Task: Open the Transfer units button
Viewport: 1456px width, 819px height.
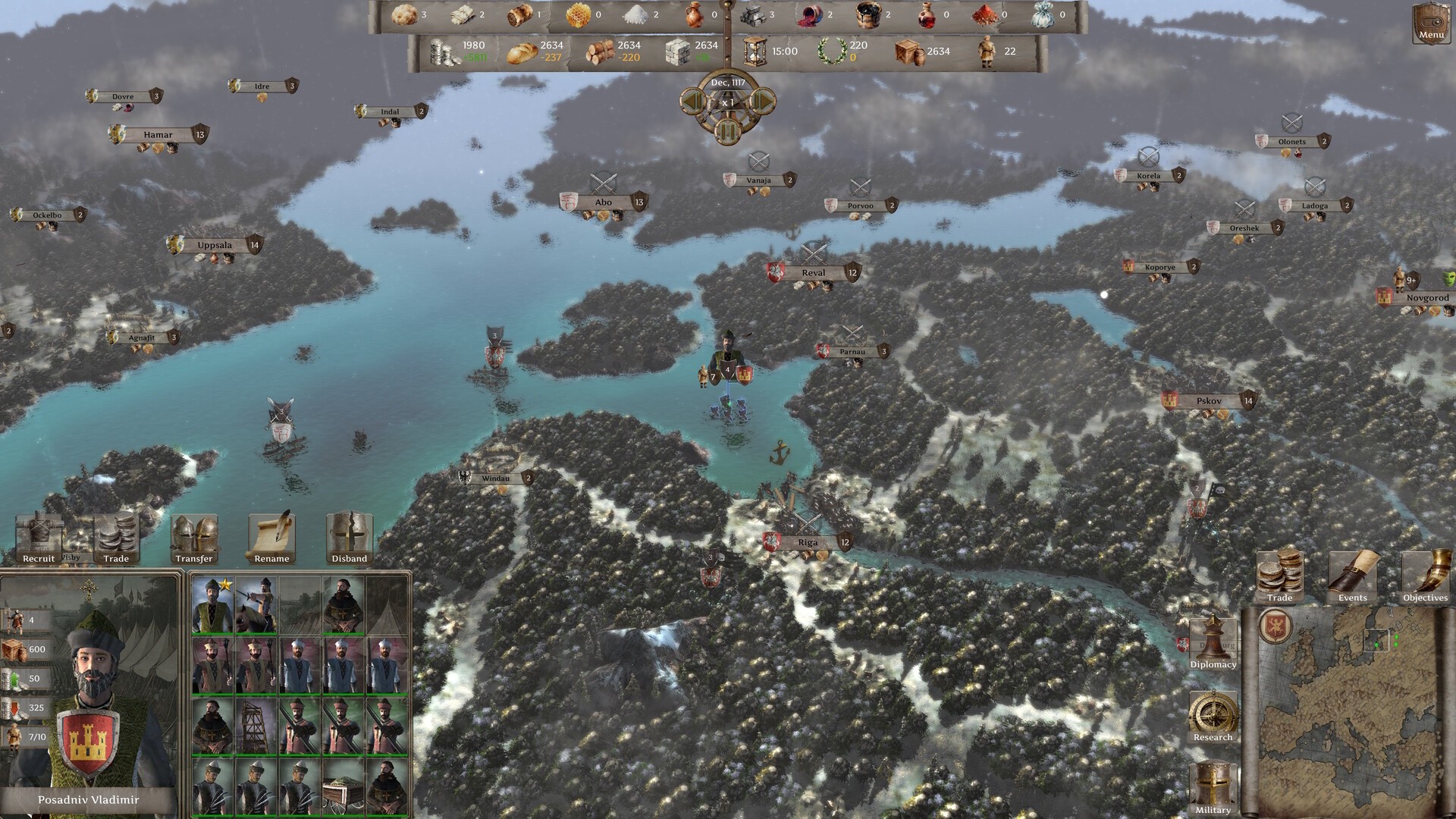Action: 194,539
